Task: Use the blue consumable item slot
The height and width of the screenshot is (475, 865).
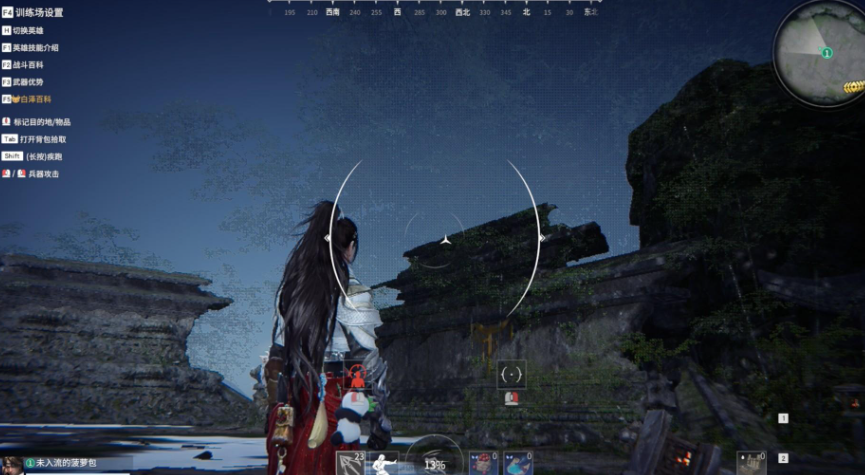Action: coord(515,463)
